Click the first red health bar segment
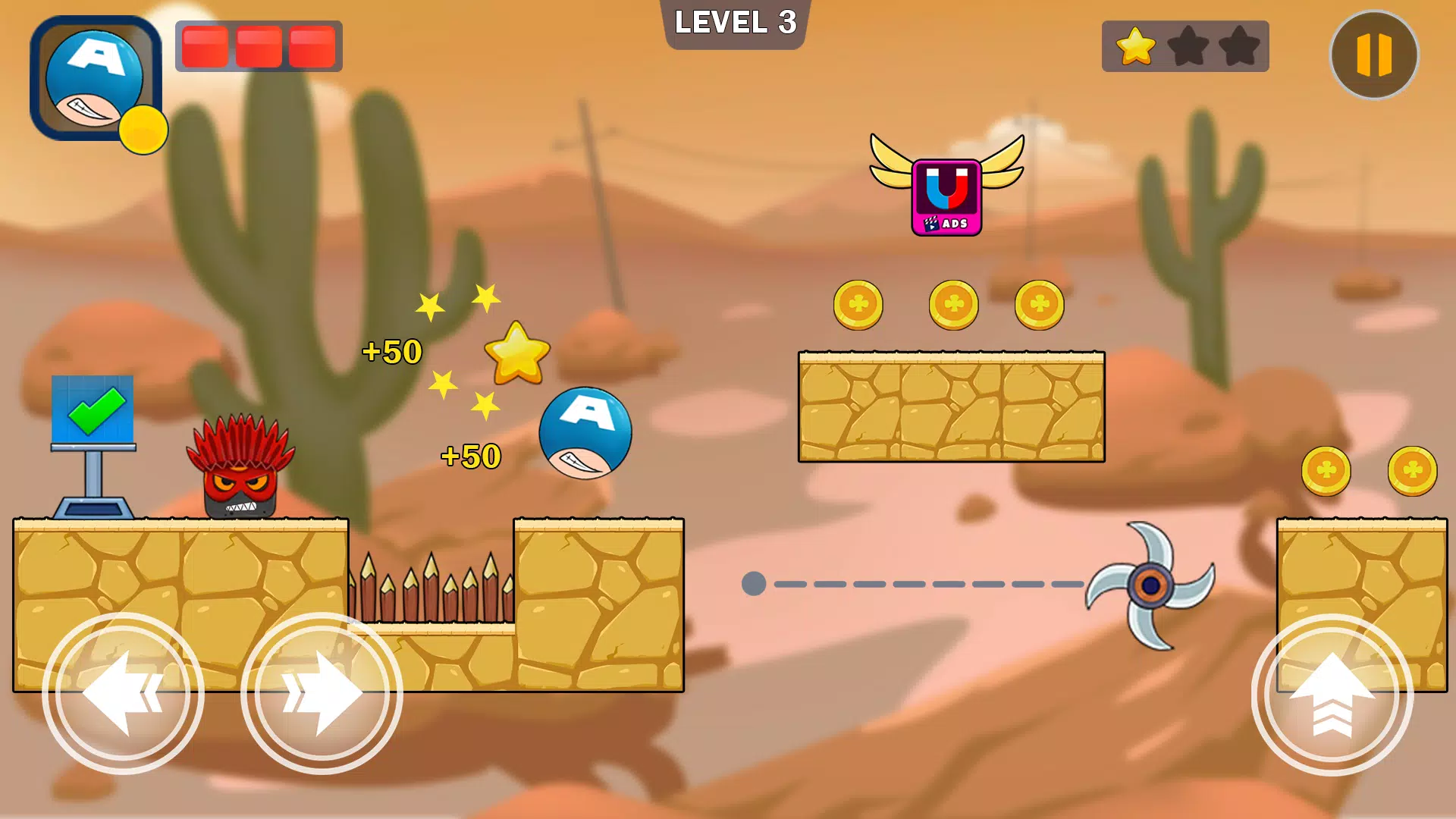The image size is (1456, 819). coord(204,45)
